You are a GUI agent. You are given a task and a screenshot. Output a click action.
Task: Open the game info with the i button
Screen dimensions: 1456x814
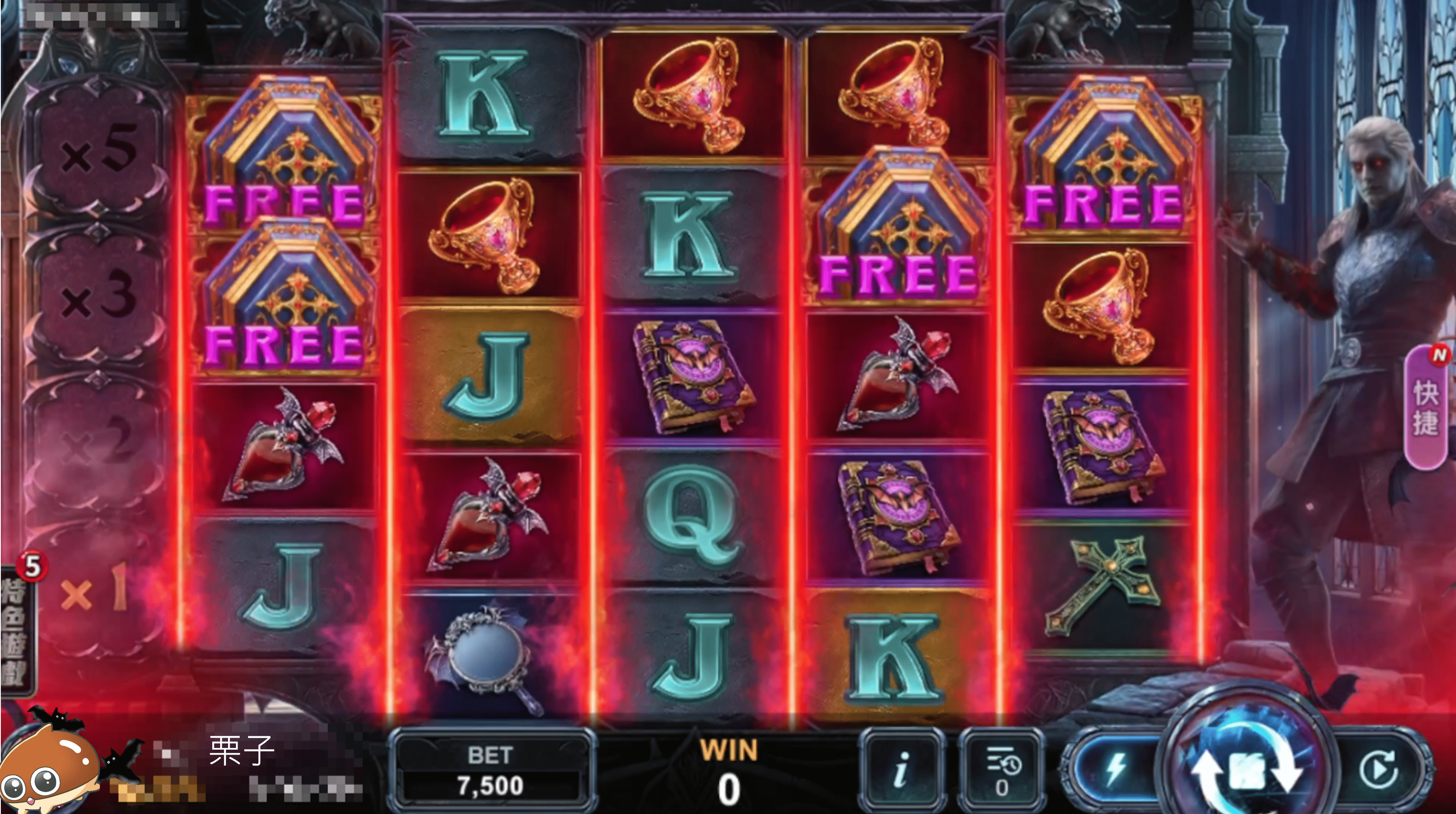[901, 770]
